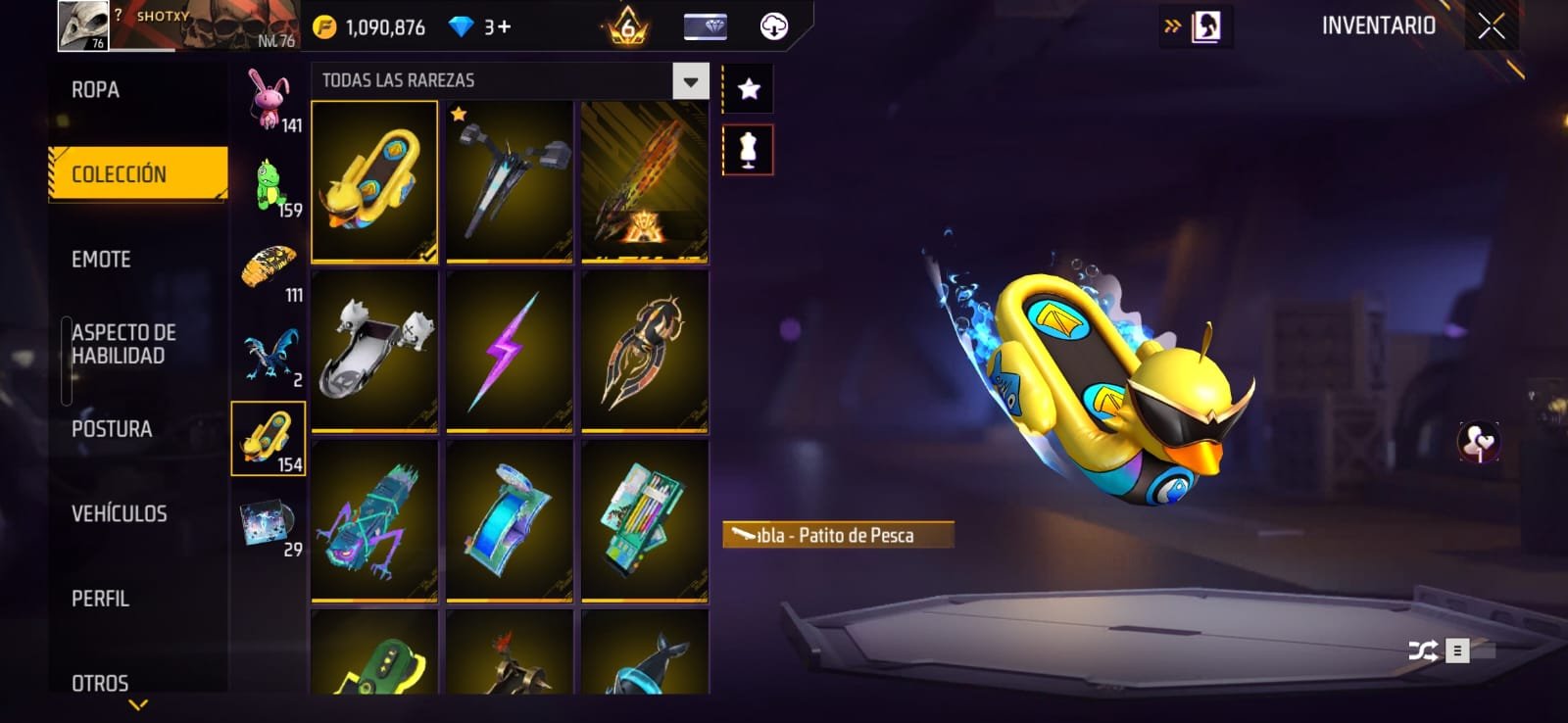Choose the Otros category

[x=100, y=682]
